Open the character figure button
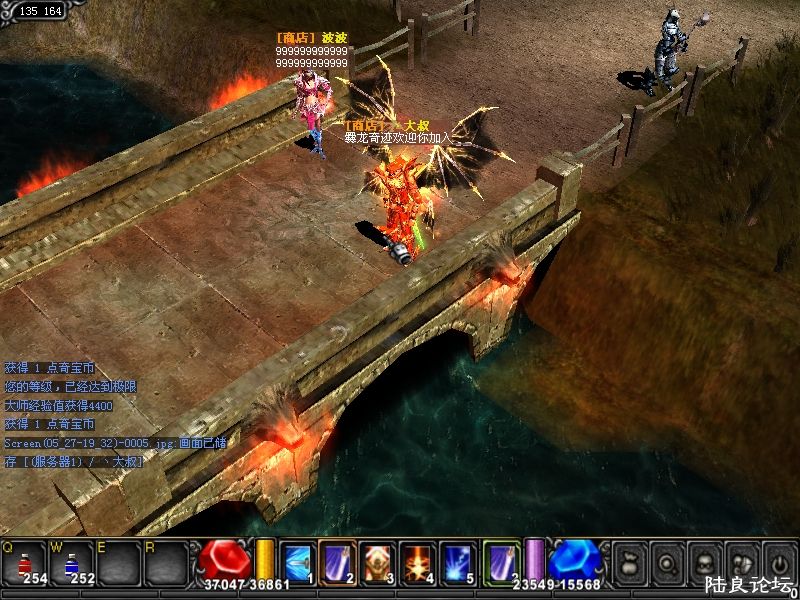The height and width of the screenshot is (600, 800). click(703, 561)
